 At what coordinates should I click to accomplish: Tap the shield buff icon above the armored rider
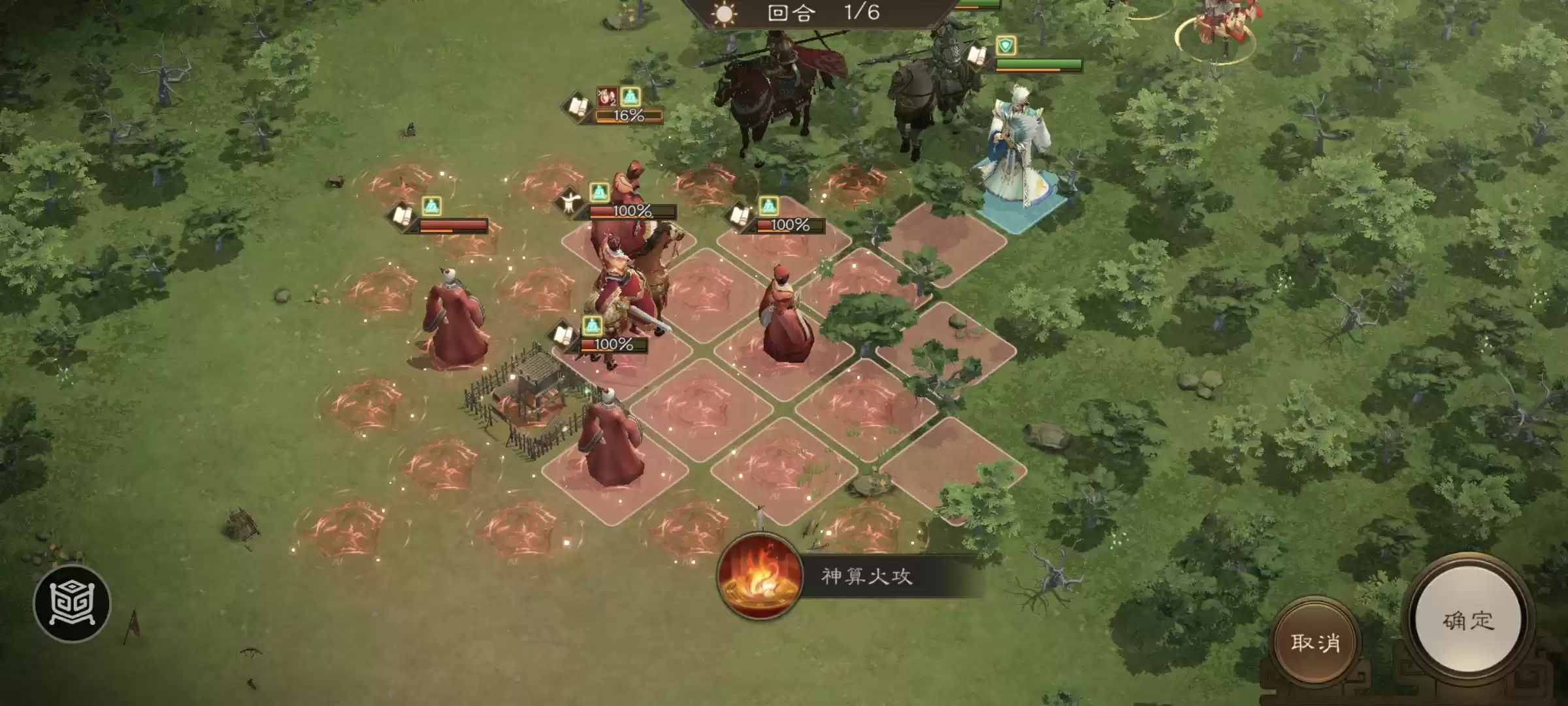(x=1006, y=45)
